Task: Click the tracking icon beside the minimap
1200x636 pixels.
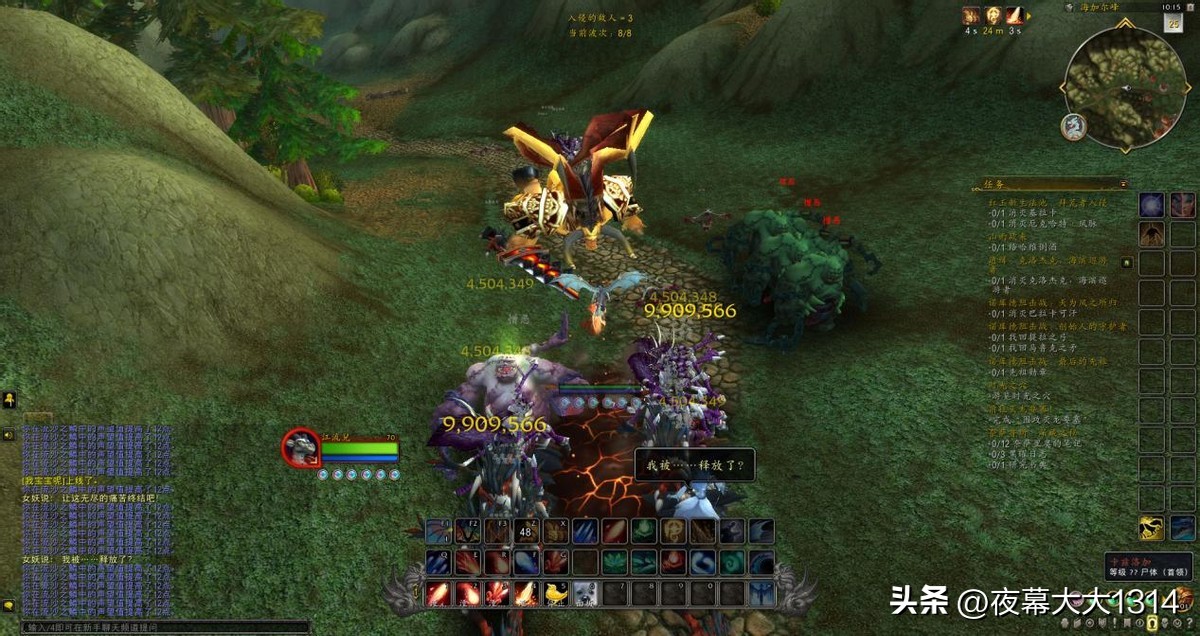Action: 1073,126
